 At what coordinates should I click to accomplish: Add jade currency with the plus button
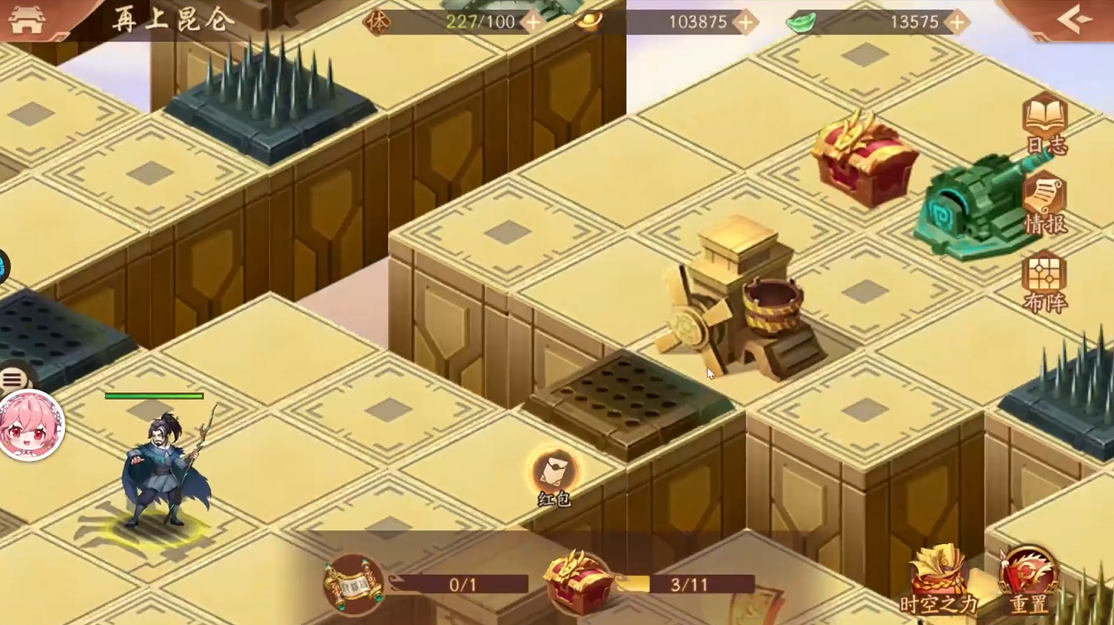[x=957, y=22]
